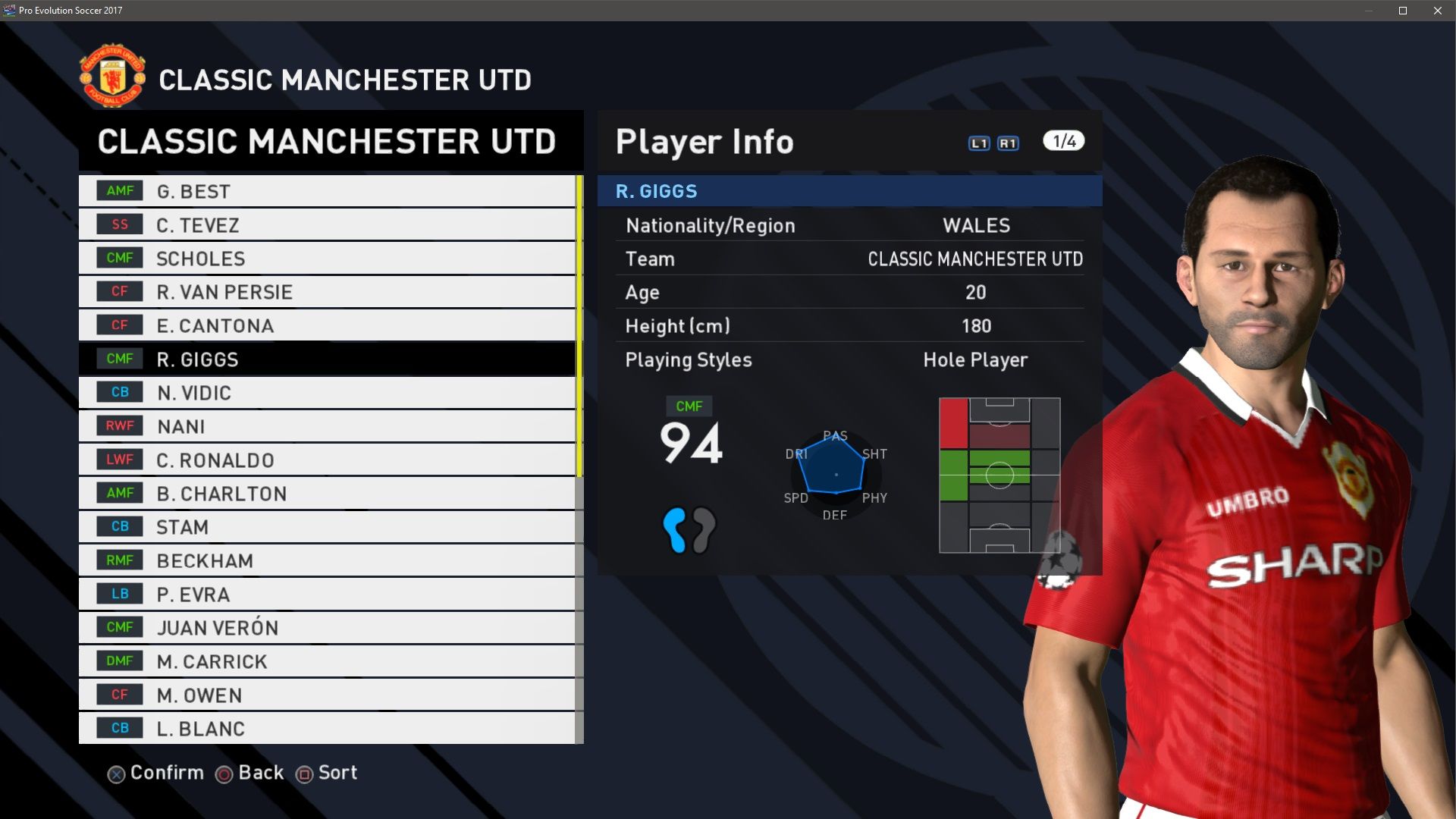Select B. Charlton row
This screenshot has height=819, width=1456.
[x=326, y=494]
